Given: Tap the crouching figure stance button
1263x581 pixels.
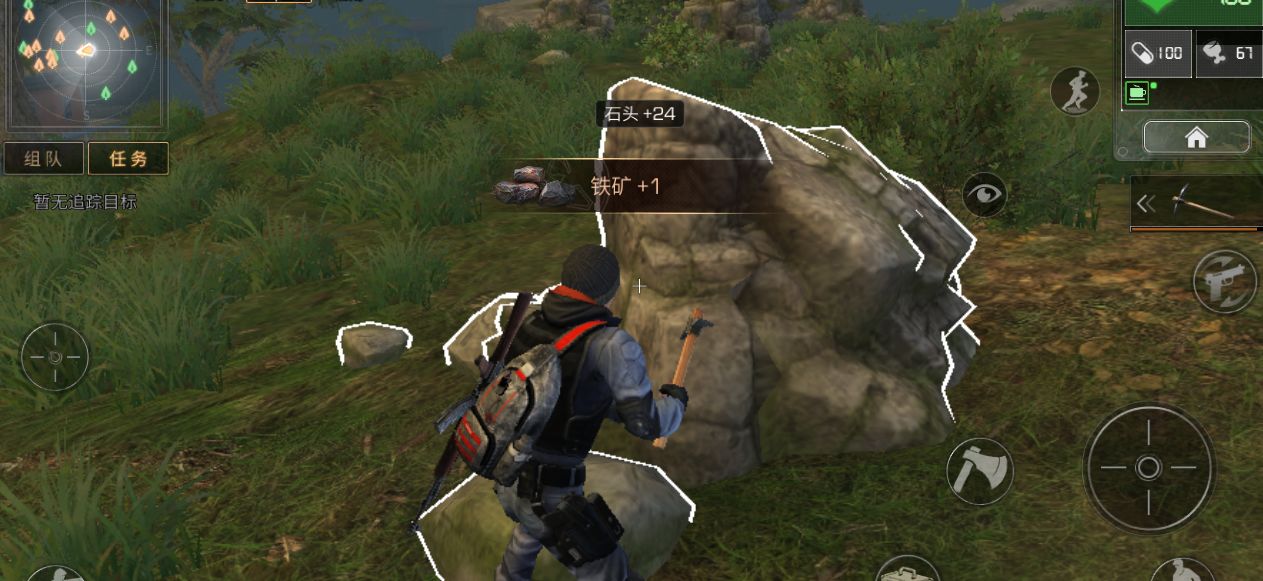Looking at the screenshot, I should click(x=1183, y=572).
